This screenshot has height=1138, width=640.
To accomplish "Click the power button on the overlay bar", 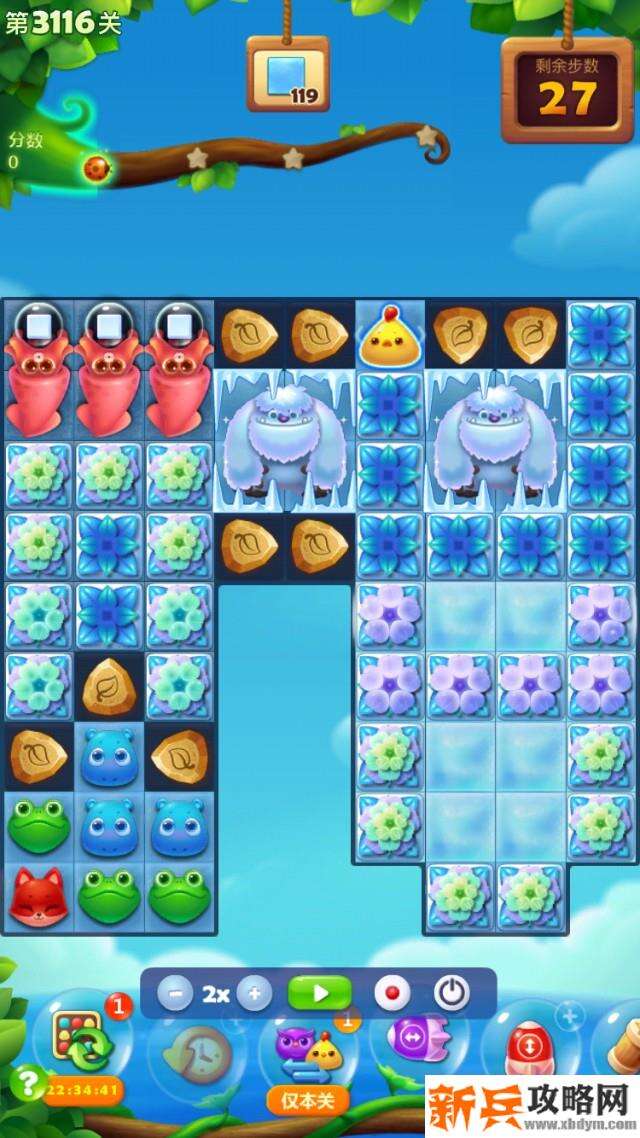I will pyautogui.click(x=452, y=994).
